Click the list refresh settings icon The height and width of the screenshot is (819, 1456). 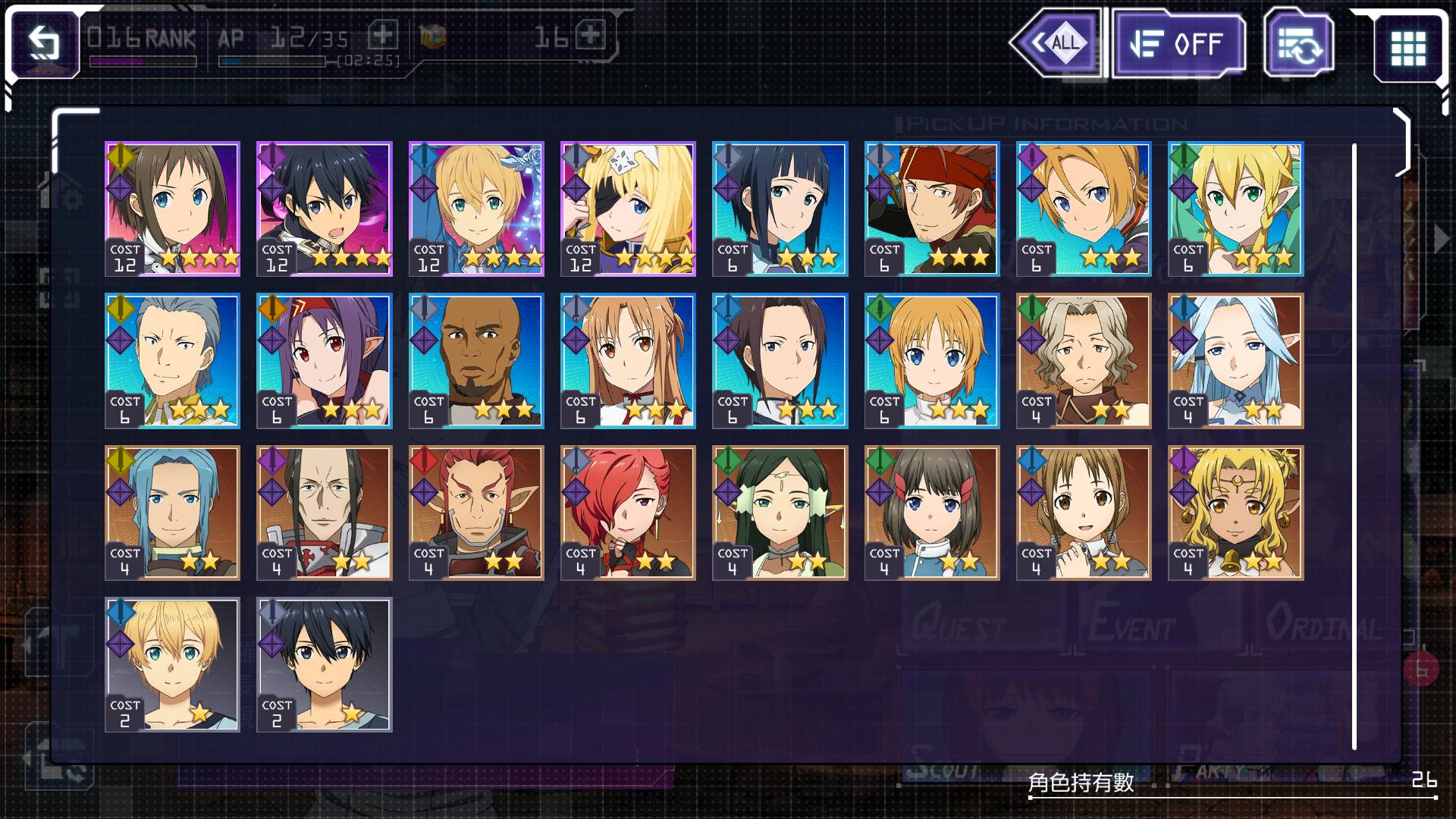tap(1298, 45)
